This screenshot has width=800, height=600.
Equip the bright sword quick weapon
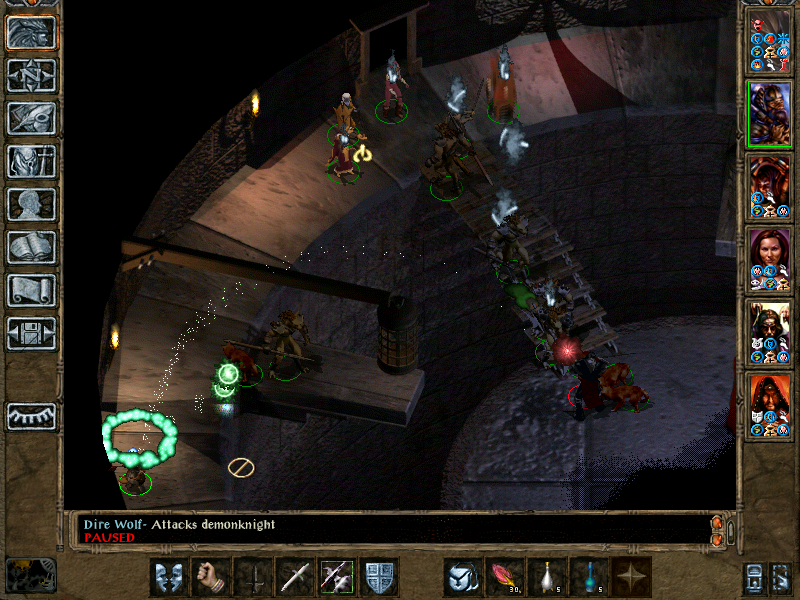(x=295, y=577)
